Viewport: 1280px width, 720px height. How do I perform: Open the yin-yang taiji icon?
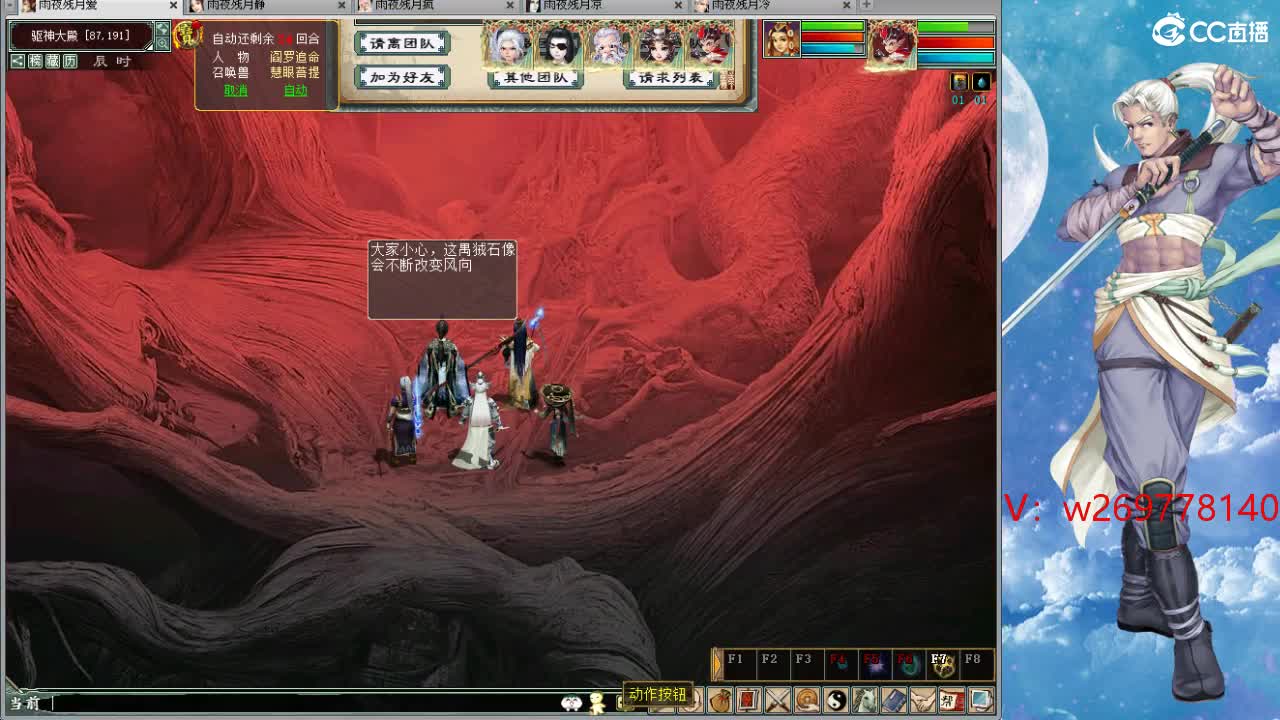835,699
